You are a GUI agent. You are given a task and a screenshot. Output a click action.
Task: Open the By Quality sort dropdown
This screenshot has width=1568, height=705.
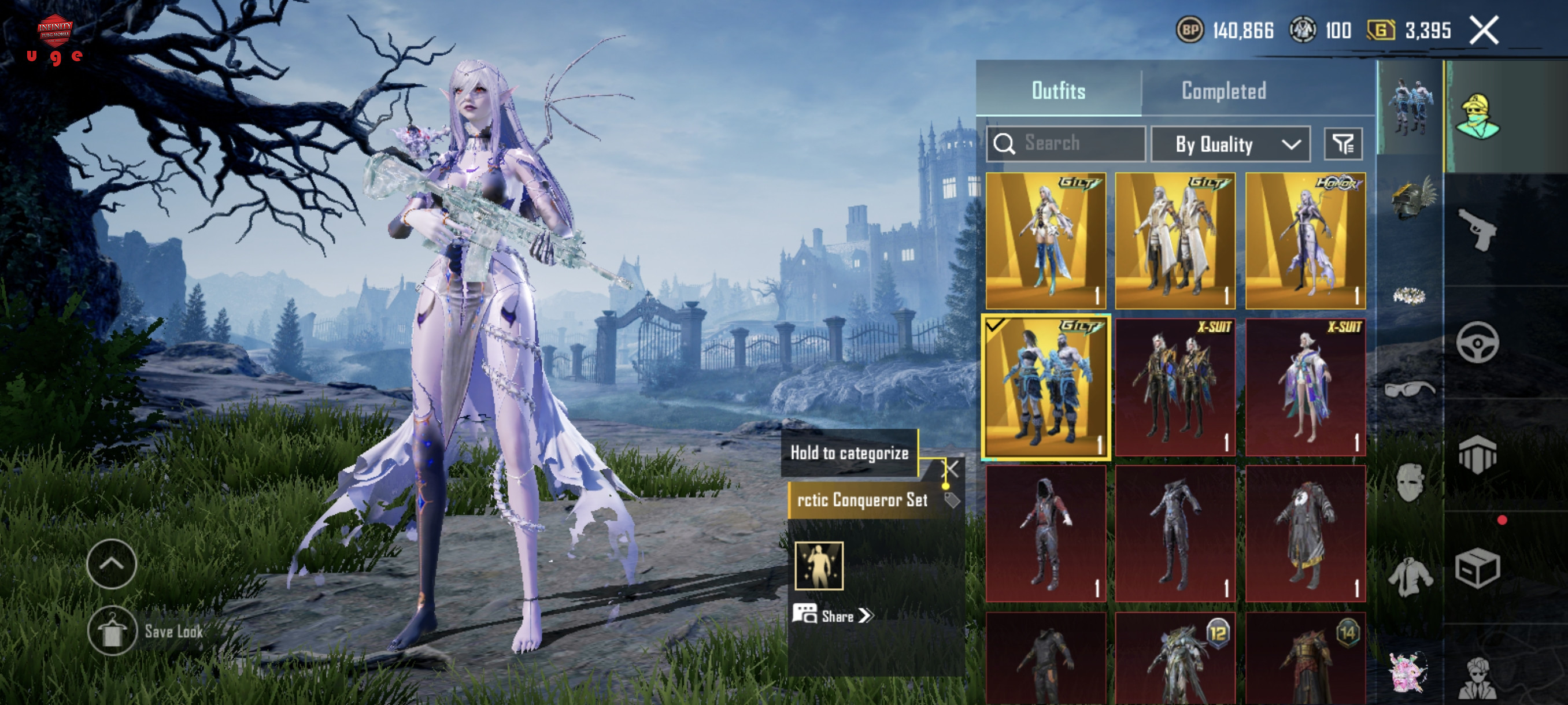click(1230, 144)
